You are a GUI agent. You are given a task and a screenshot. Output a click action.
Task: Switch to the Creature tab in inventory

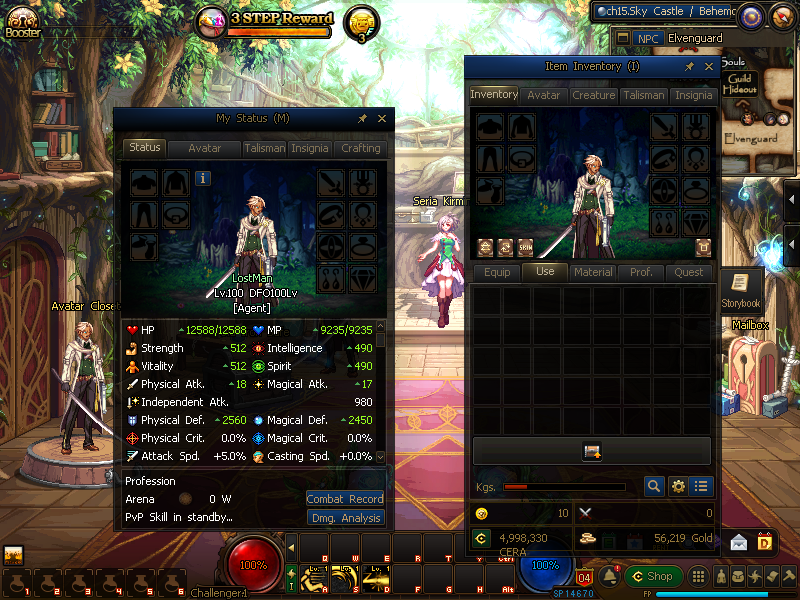(x=593, y=95)
